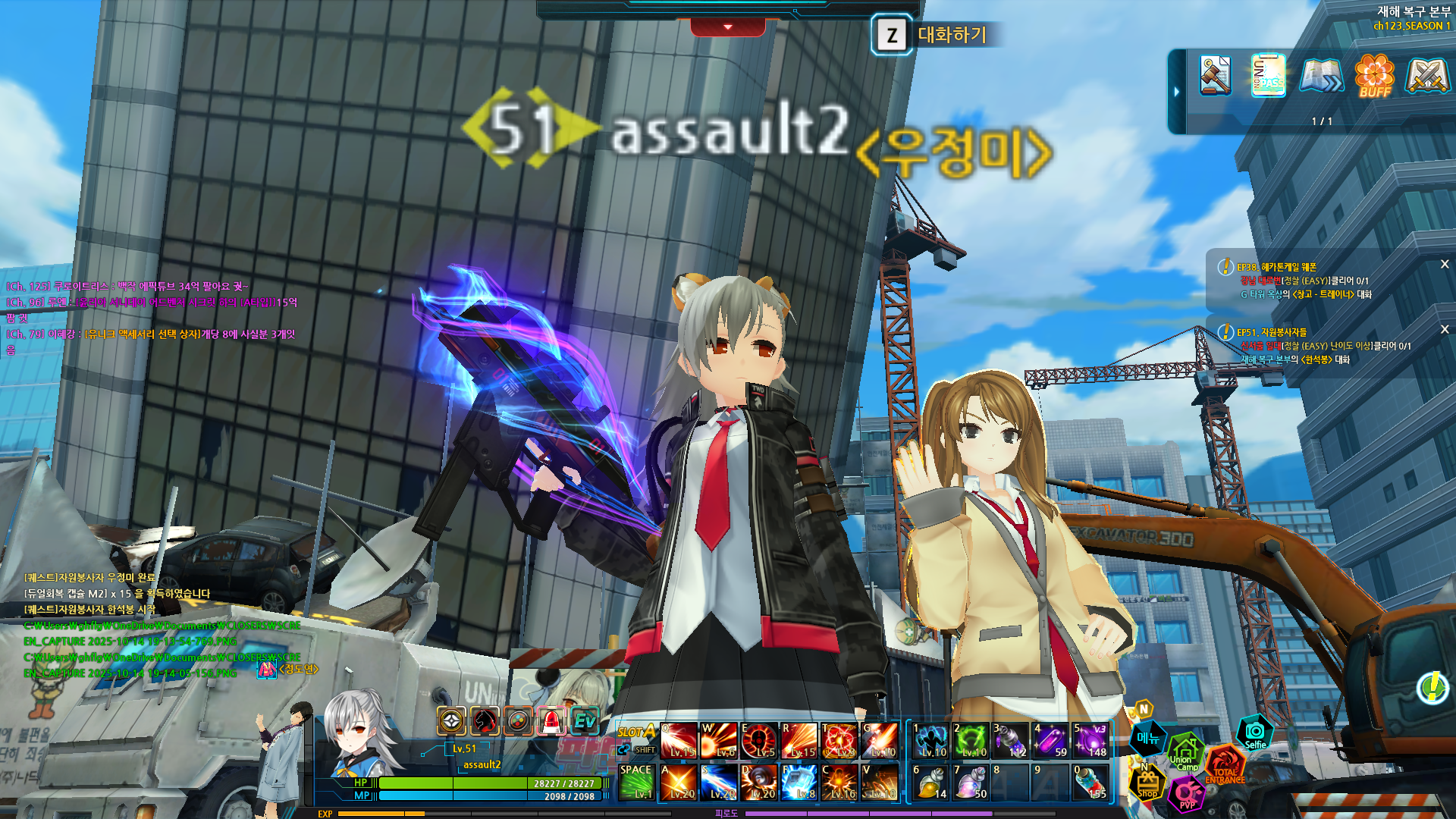Collapse the top-right shortcut panel arrow
This screenshot has width=1456, height=819.
(x=1177, y=92)
